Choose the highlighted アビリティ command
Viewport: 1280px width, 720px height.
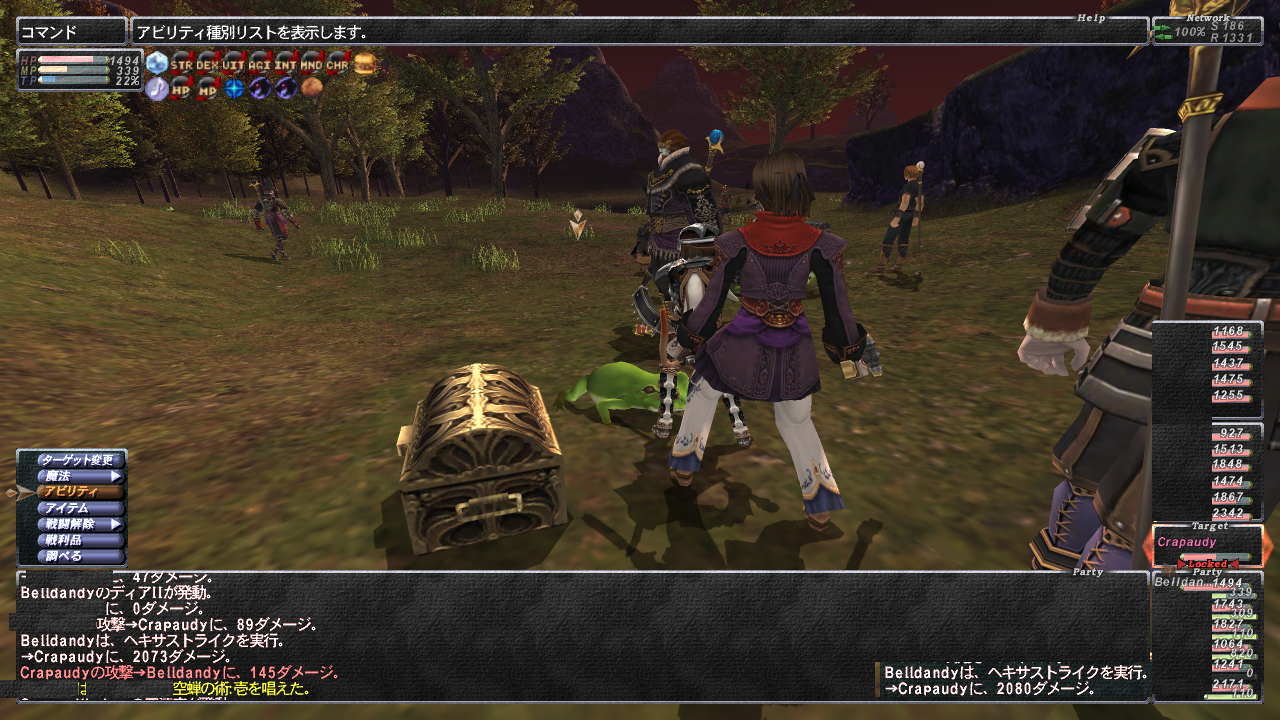click(x=78, y=492)
